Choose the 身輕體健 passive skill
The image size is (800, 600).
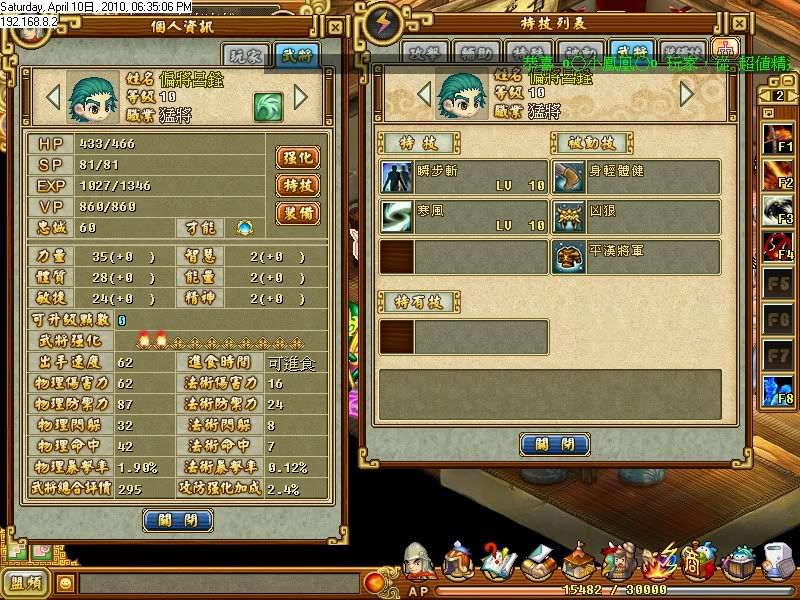[636, 177]
